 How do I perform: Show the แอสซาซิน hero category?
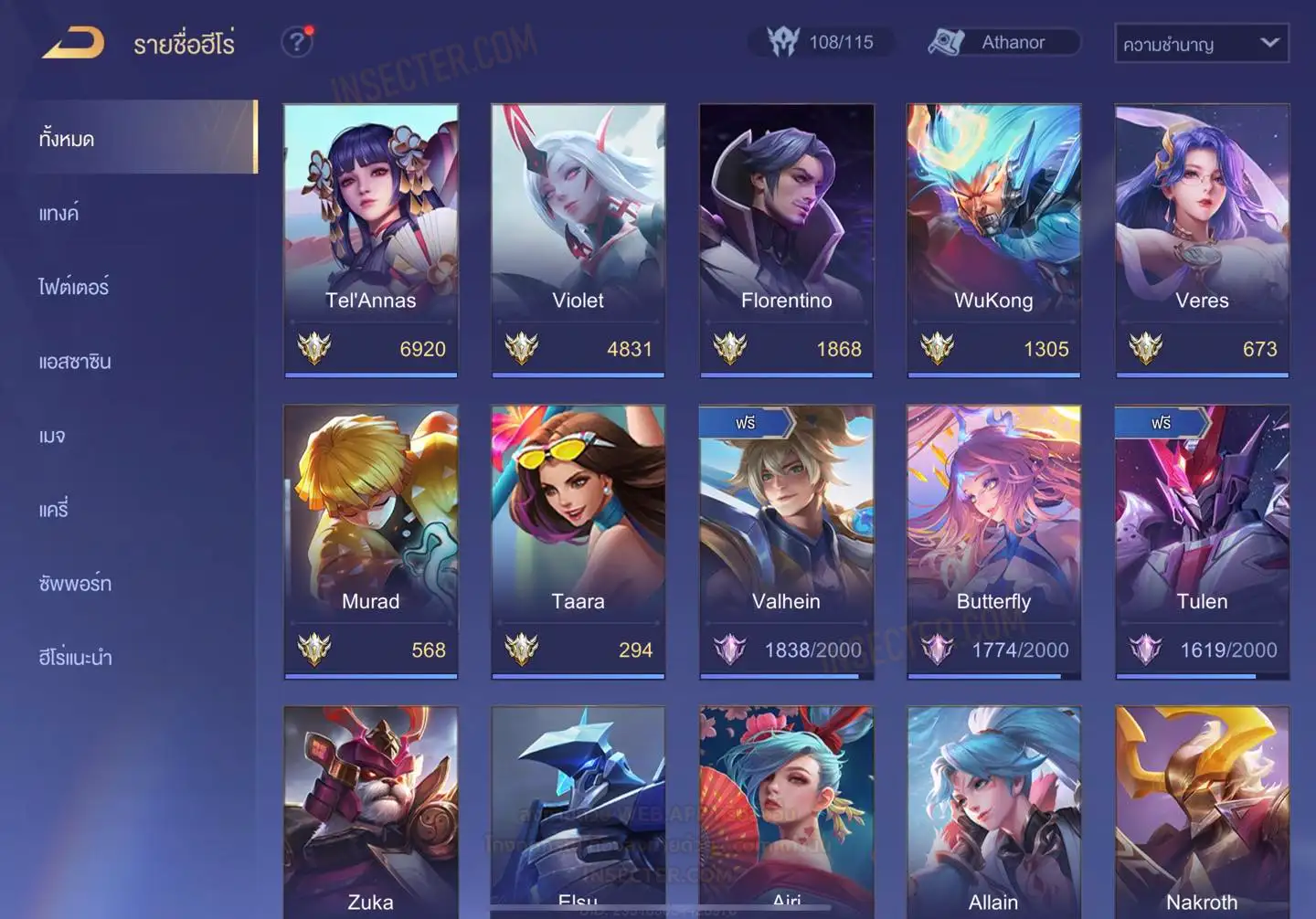point(75,362)
